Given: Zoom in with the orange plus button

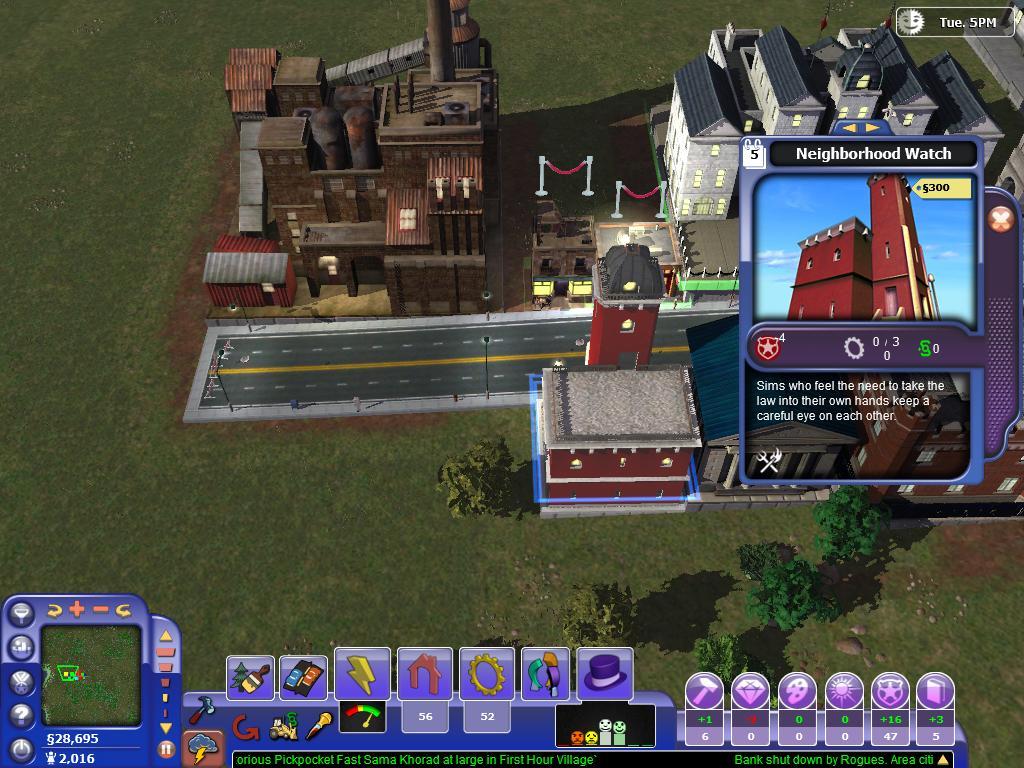Looking at the screenshot, I should (x=77, y=609).
